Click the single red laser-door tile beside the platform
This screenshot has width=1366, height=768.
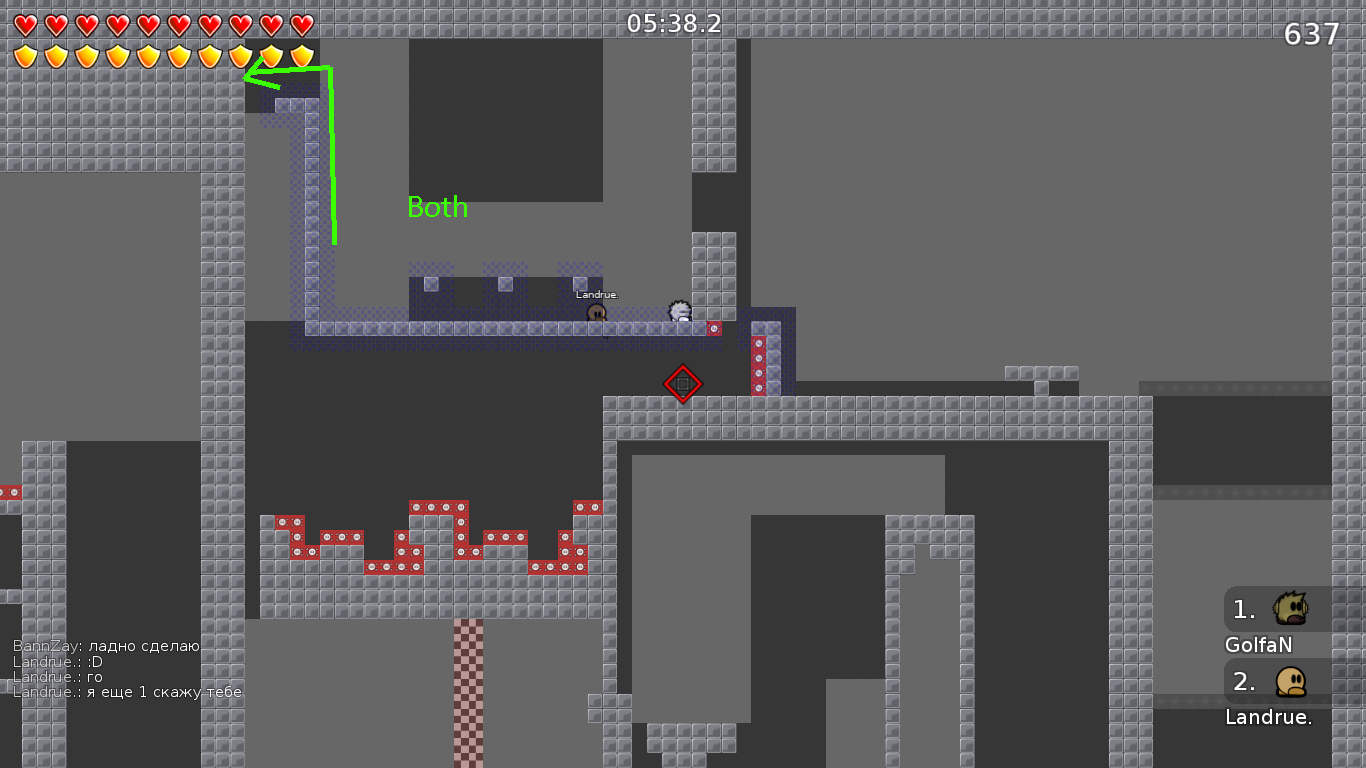point(716,326)
